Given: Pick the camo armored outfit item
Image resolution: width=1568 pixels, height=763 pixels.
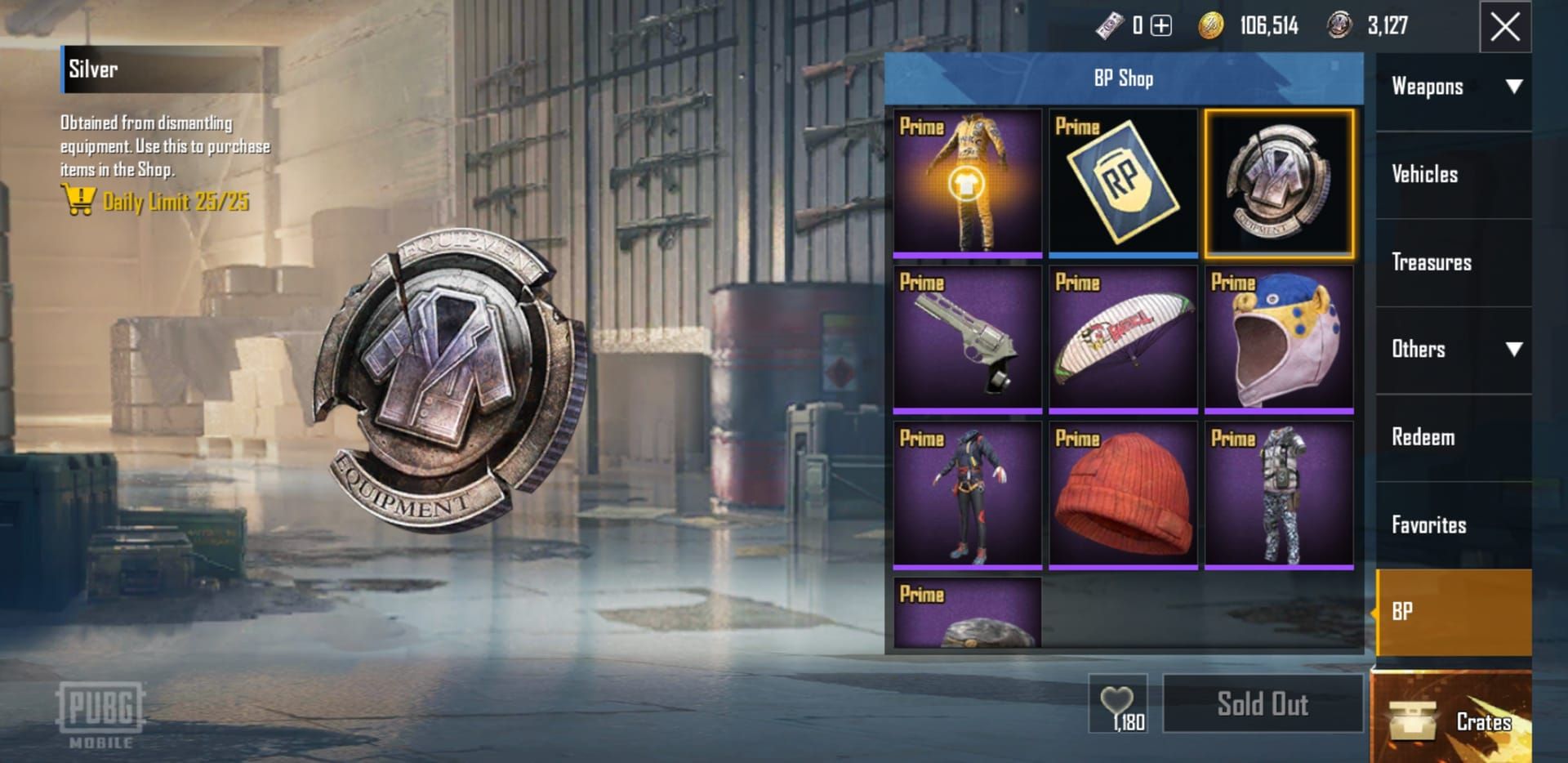Looking at the screenshot, I should pyautogui.click(x=1279, y=495).
